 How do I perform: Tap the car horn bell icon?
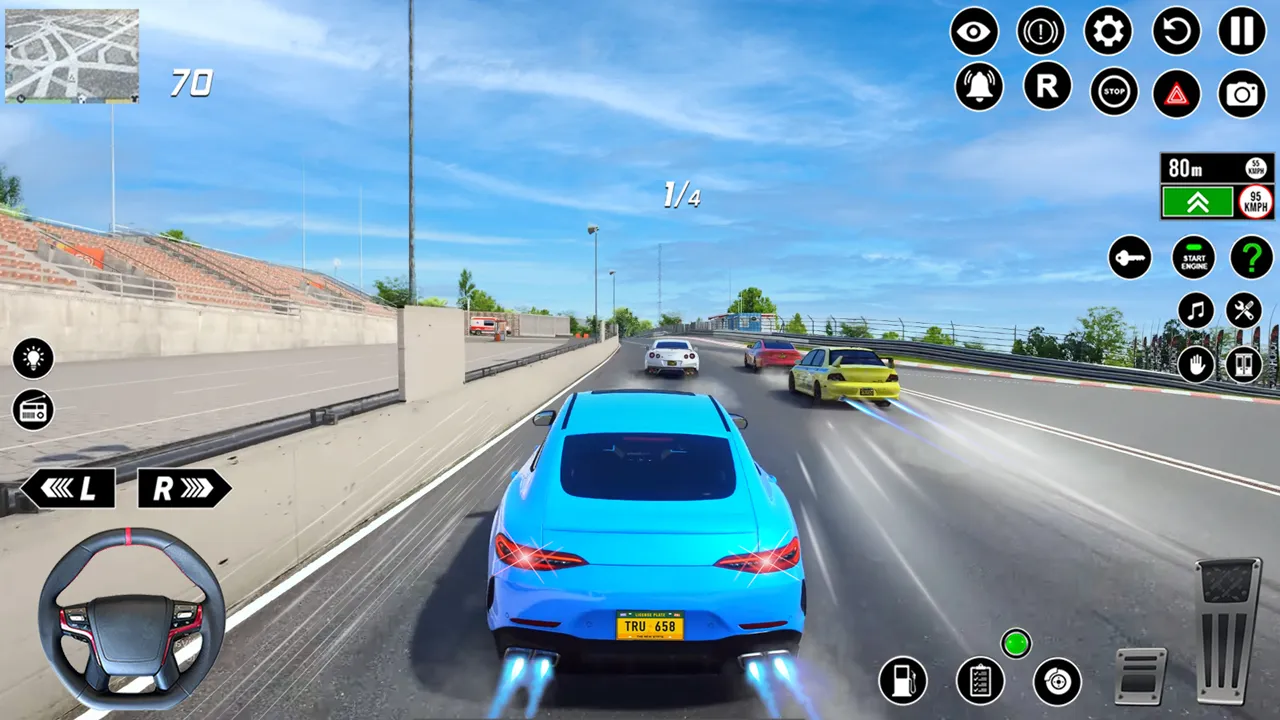tap(980, 87)
